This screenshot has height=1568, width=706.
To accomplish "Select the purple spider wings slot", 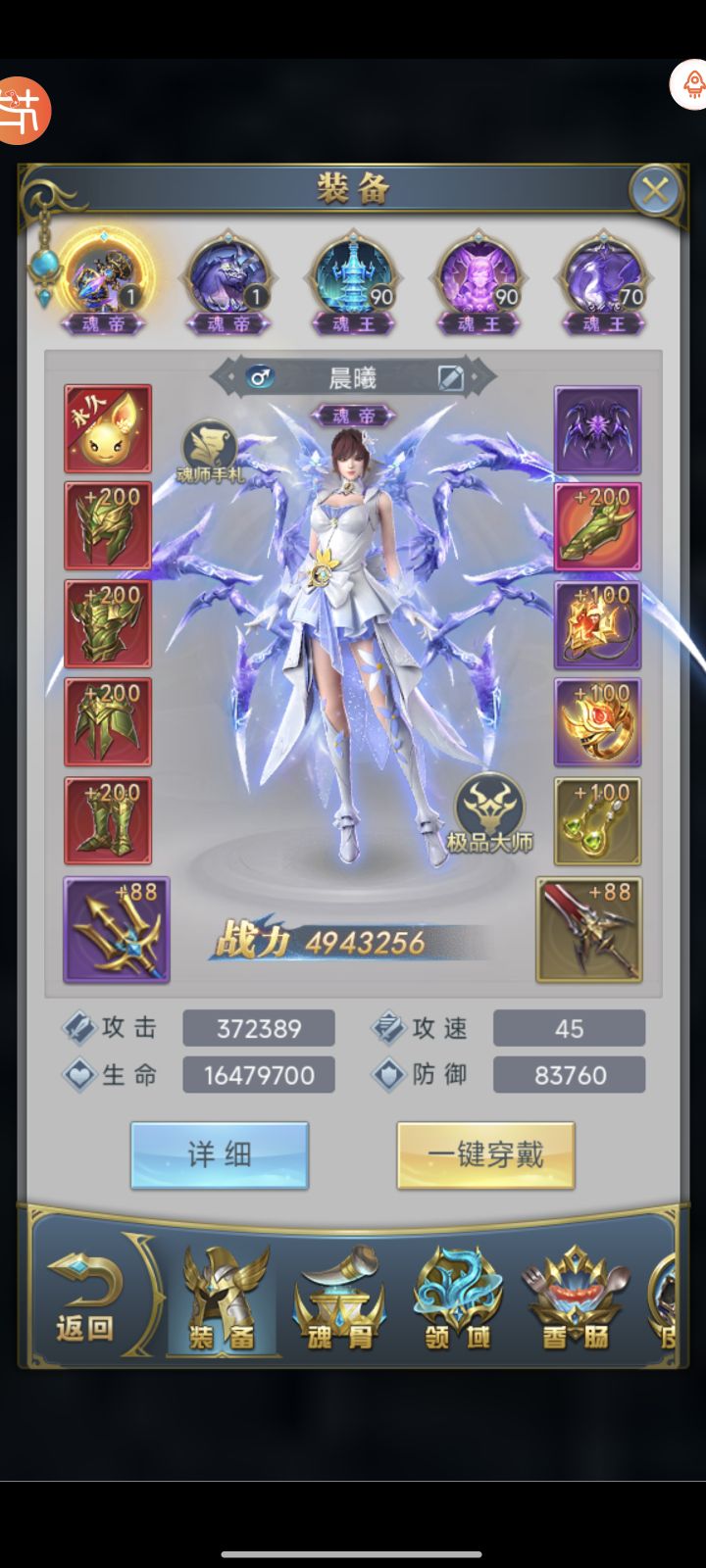I will pos(597,428).
